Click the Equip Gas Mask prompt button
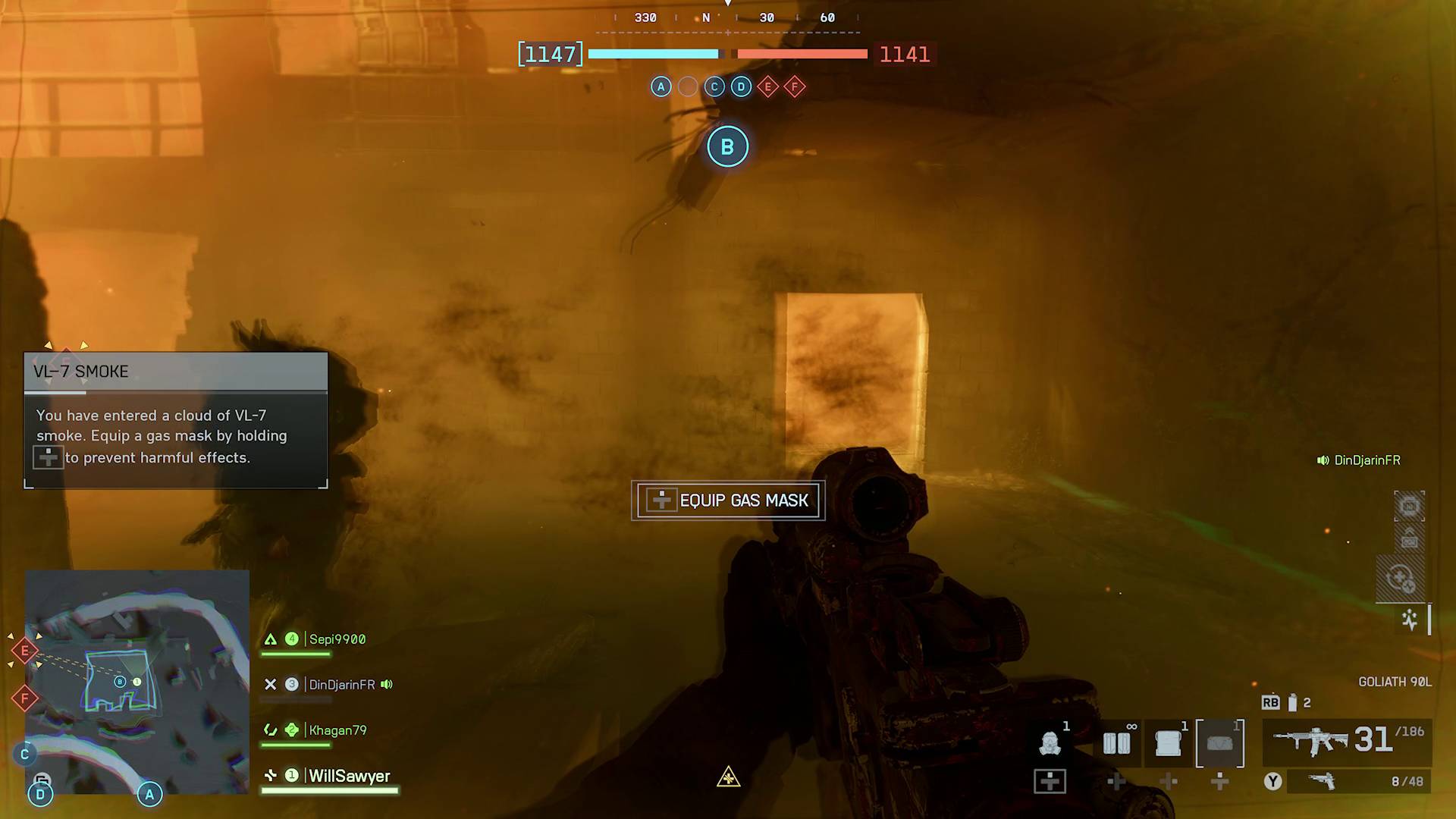 727,500
